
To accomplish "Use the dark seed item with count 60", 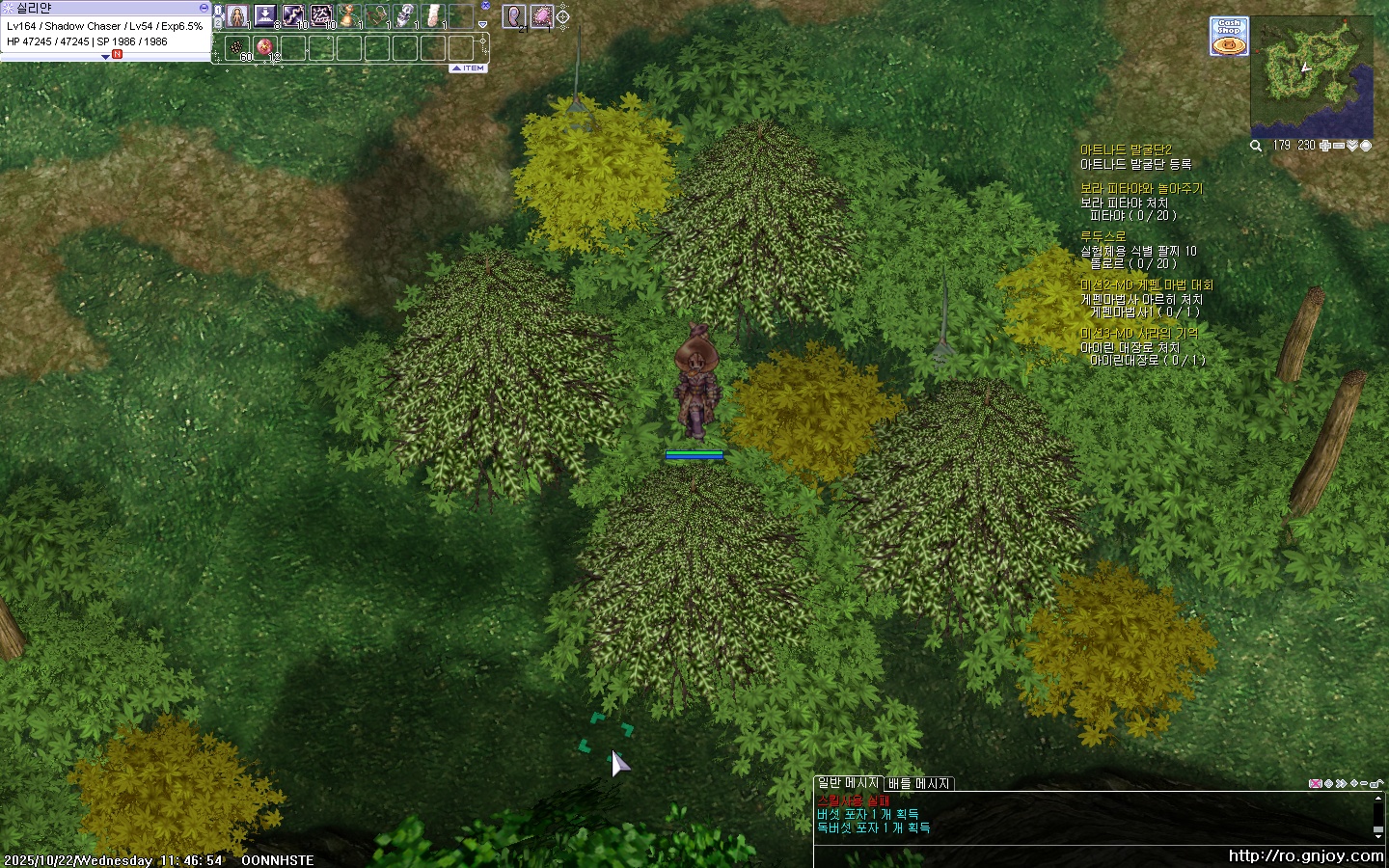I will point(237,46).
